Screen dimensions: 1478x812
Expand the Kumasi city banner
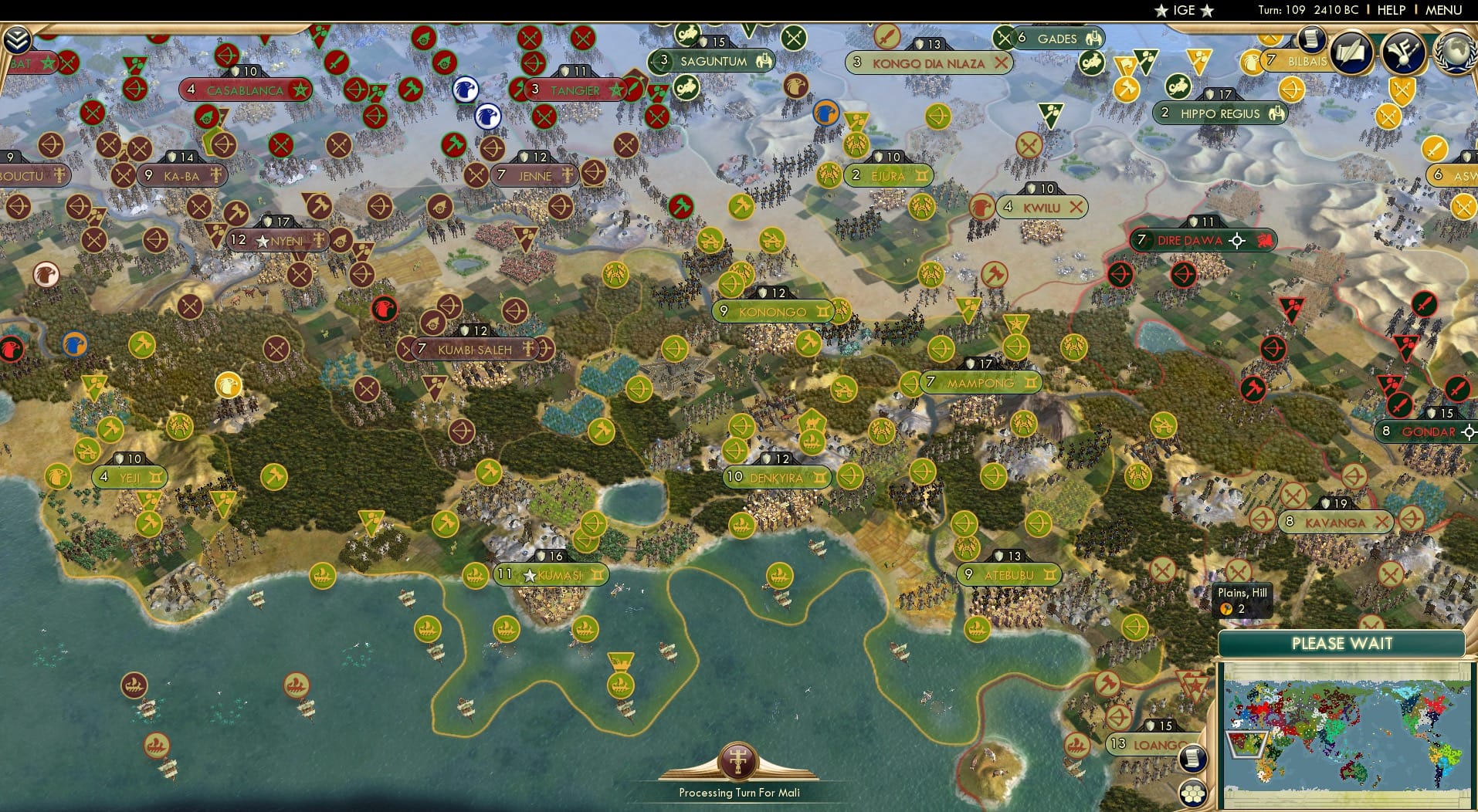[551, 574]
